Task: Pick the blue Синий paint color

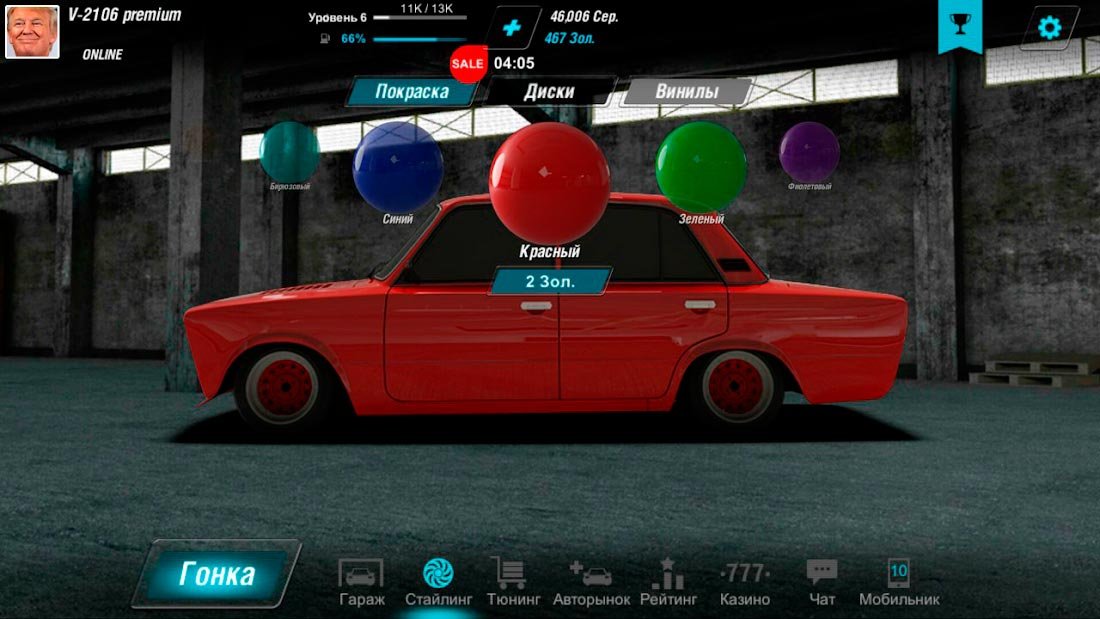Action: [x=398, y=167]
